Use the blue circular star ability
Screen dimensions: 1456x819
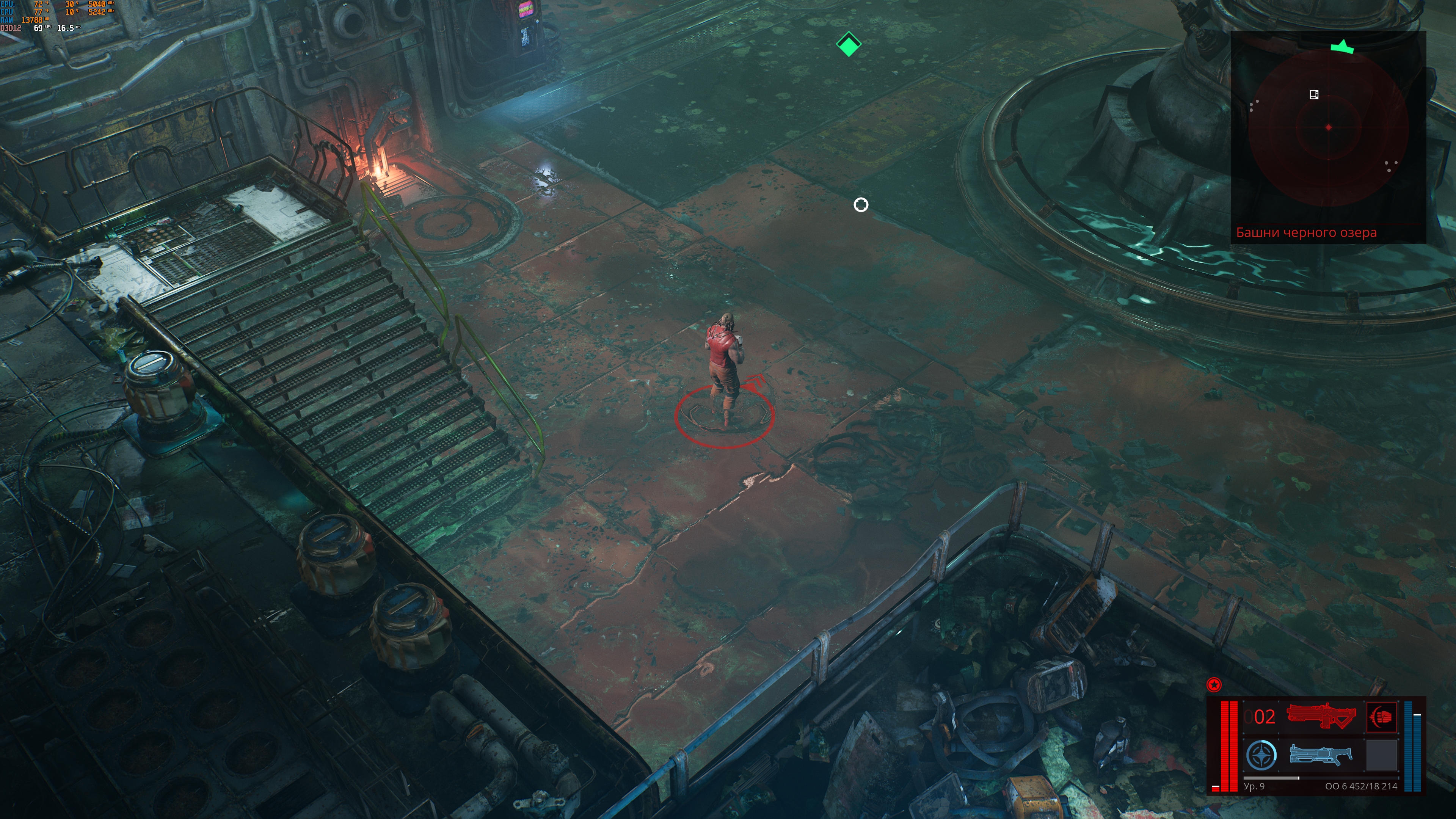(x=1261, y=755)
